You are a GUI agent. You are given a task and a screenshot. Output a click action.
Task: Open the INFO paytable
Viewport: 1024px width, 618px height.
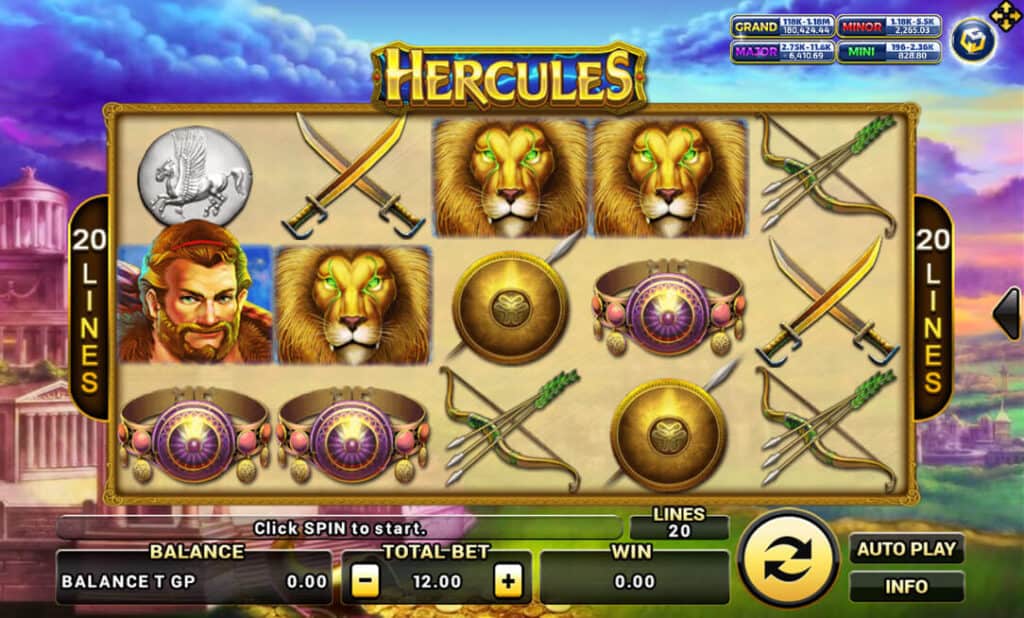(x=906, y=586)
